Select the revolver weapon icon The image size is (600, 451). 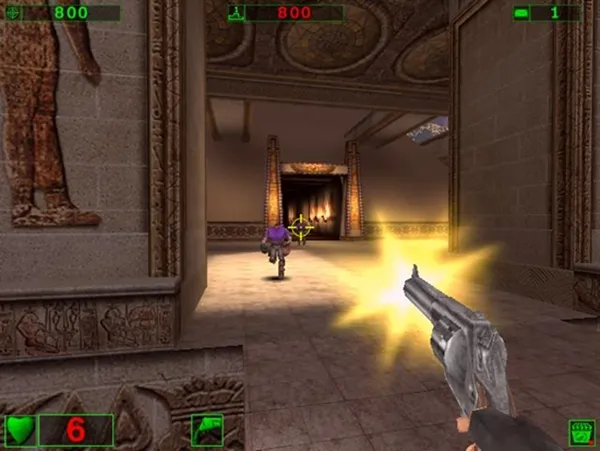click(206, 430)
